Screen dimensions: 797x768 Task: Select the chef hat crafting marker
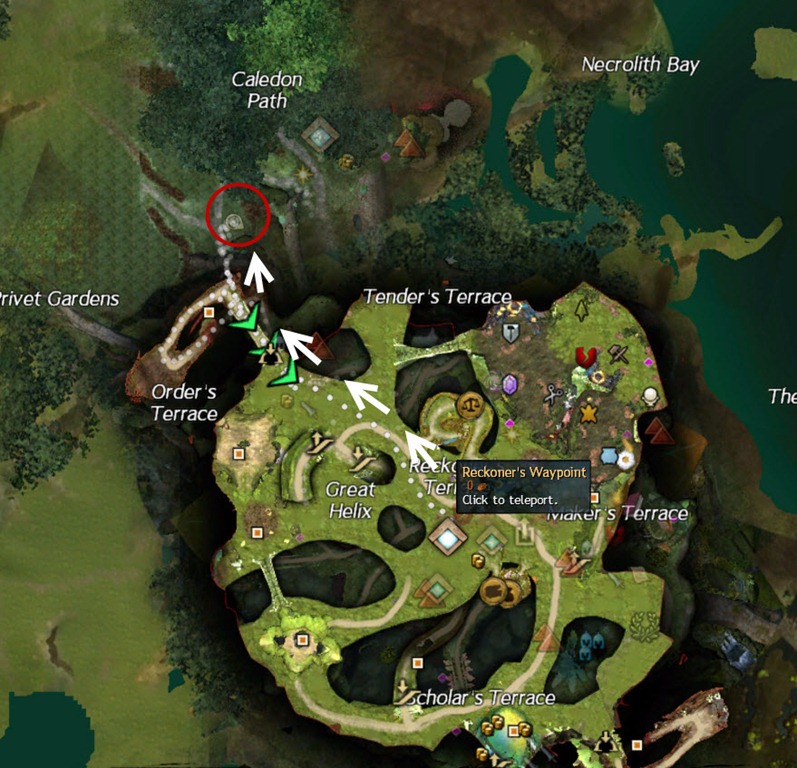(651, 396)
